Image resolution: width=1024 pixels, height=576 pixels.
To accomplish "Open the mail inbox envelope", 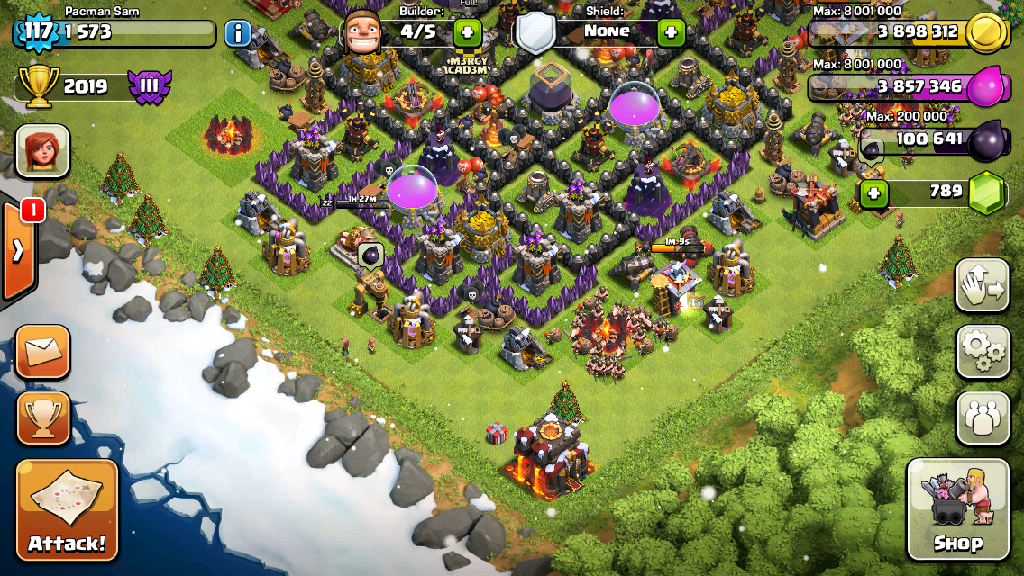I will pos(43,352).
